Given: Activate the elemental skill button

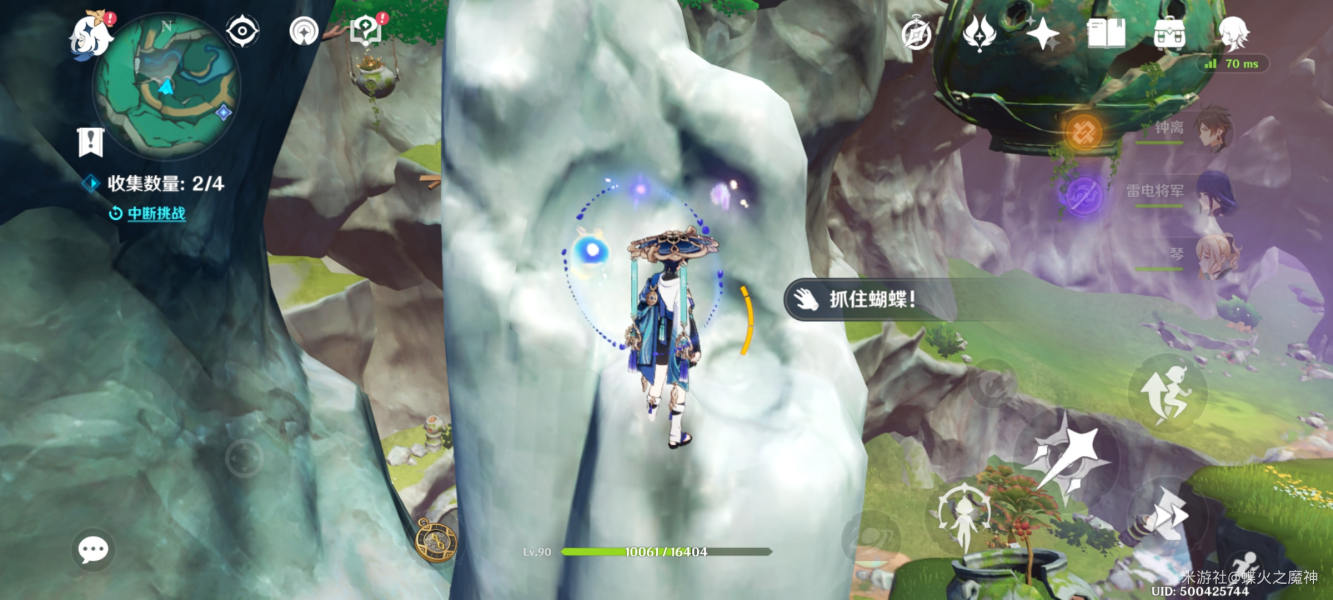Looking at the screenshot, I should click(963, 517).
